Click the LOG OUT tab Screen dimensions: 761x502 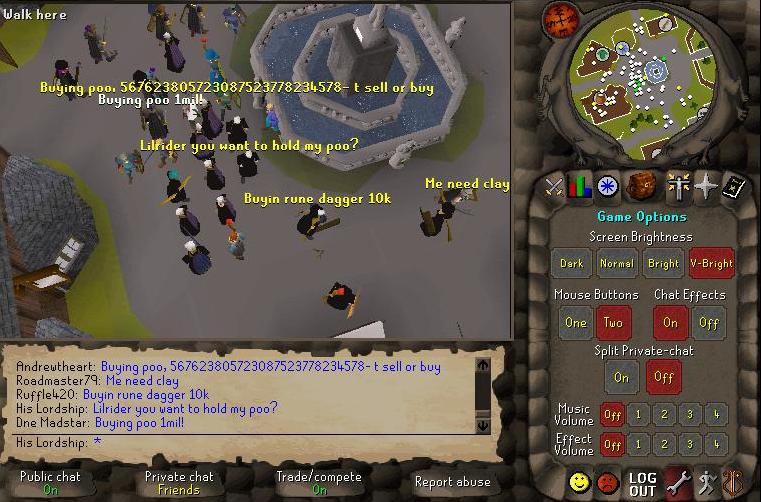point(643,484)
